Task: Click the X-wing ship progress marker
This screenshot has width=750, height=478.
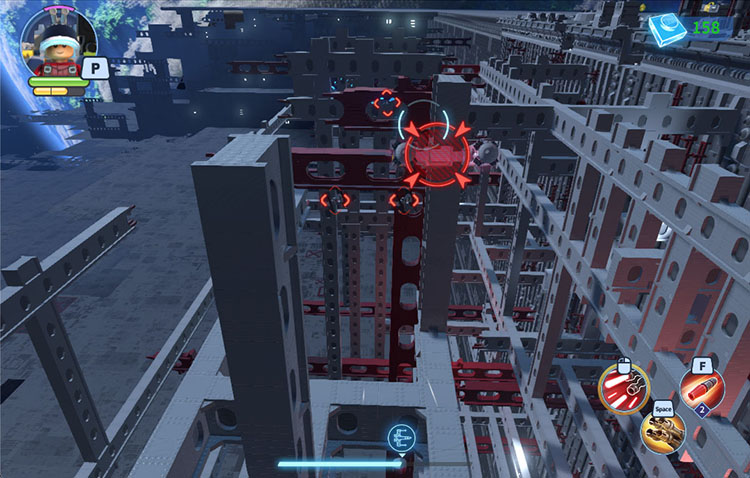Action: tap(401, 438)
